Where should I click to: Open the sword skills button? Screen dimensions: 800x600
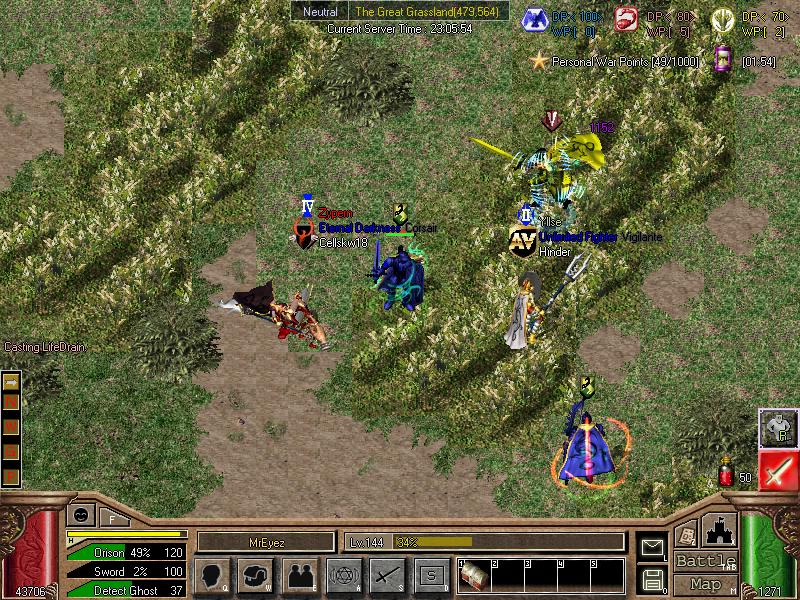click(x=386, y=575)
